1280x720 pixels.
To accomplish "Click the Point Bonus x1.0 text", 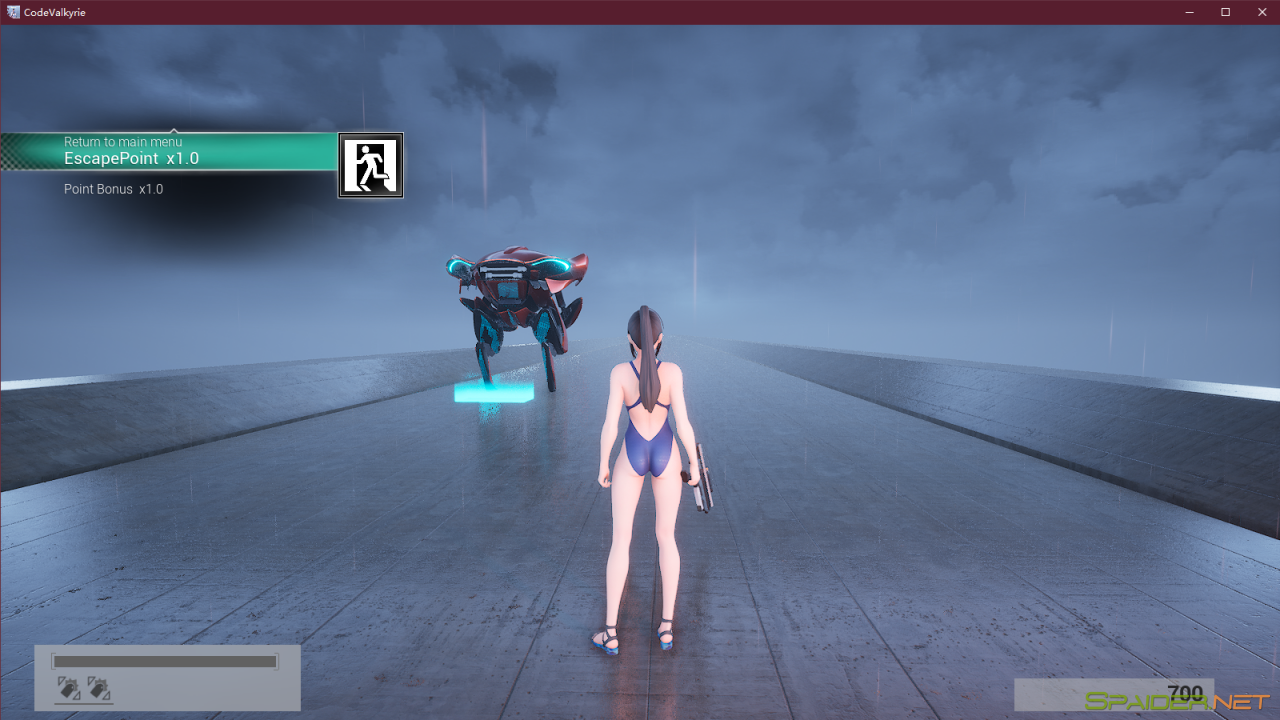I will click(113, 188).
